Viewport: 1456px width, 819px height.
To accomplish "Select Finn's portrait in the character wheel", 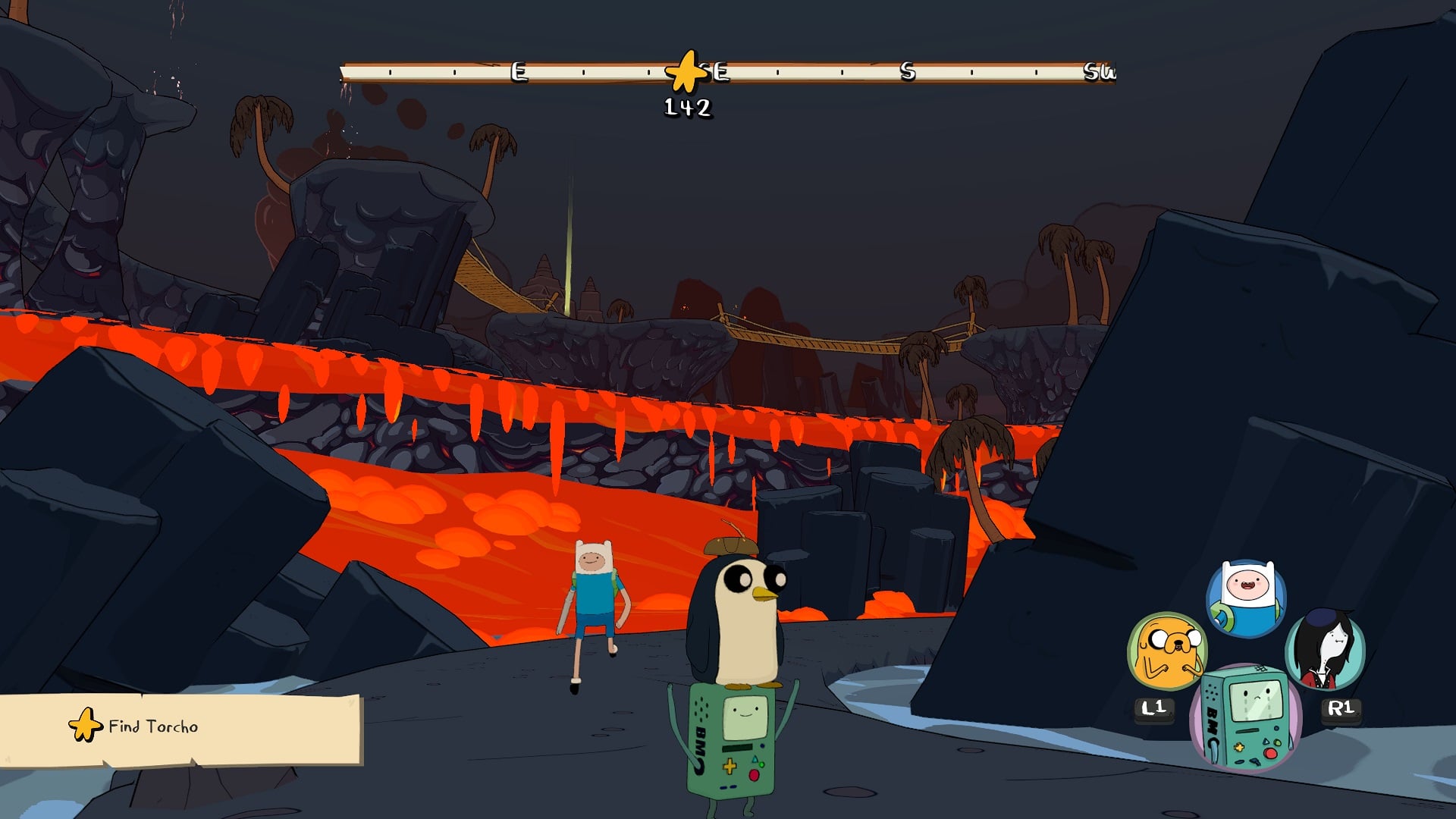I will point(1246,598).
